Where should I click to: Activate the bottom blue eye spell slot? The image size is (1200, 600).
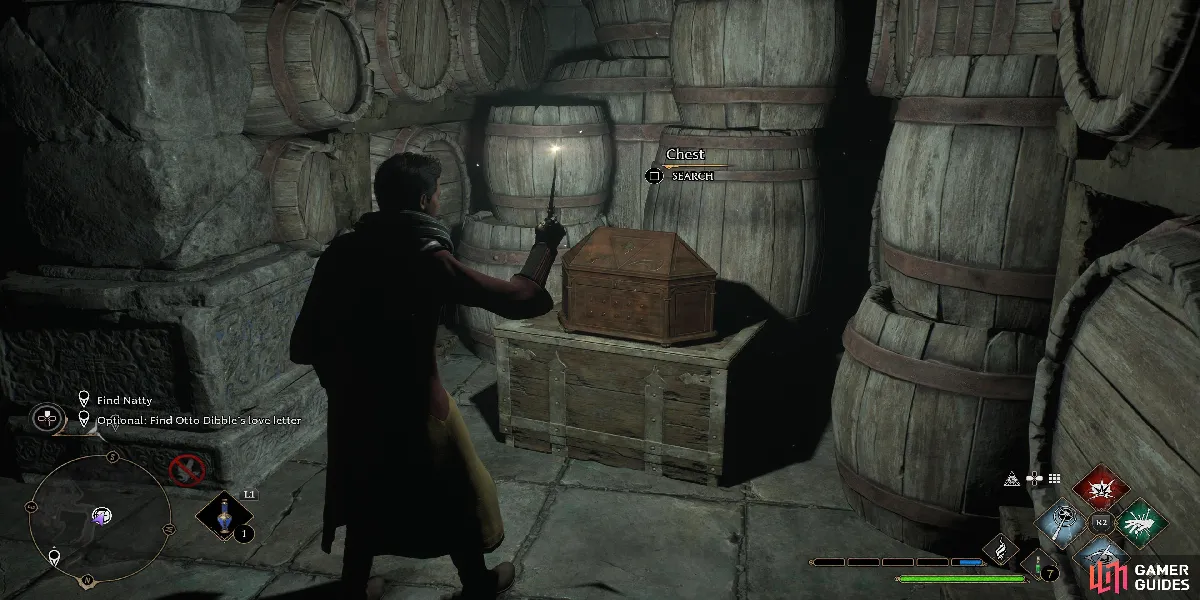coord(1100,553)
